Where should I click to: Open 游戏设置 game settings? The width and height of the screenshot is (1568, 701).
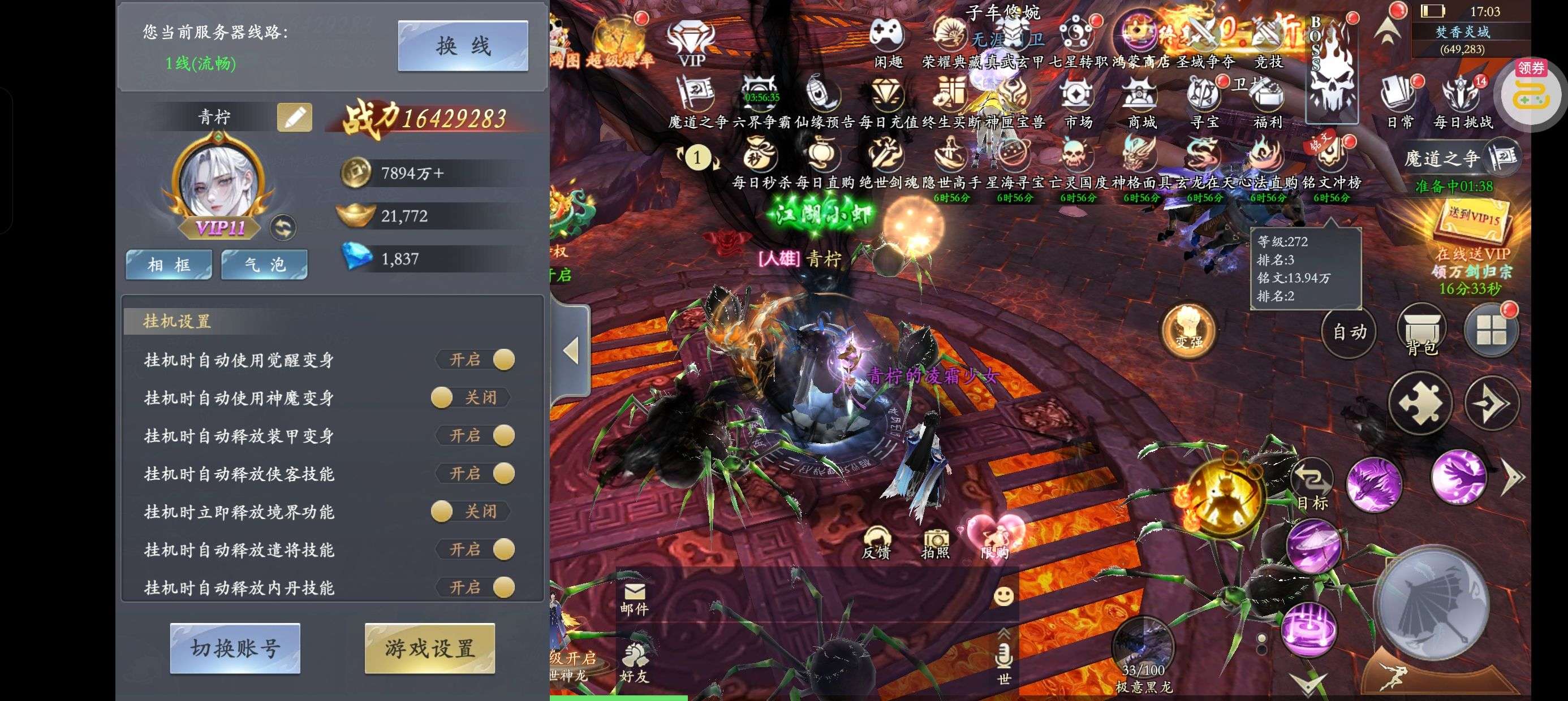tap(430, 648)
